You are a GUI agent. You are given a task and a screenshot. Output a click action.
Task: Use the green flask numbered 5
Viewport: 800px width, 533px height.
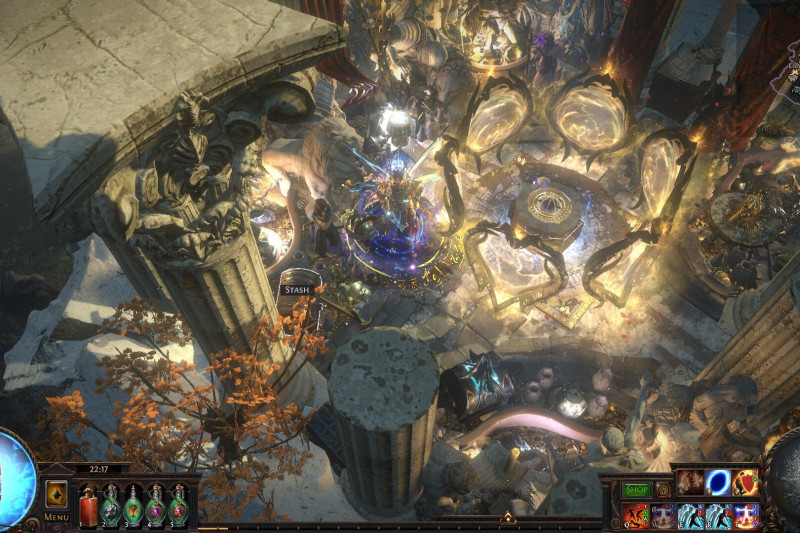[179, 506]
